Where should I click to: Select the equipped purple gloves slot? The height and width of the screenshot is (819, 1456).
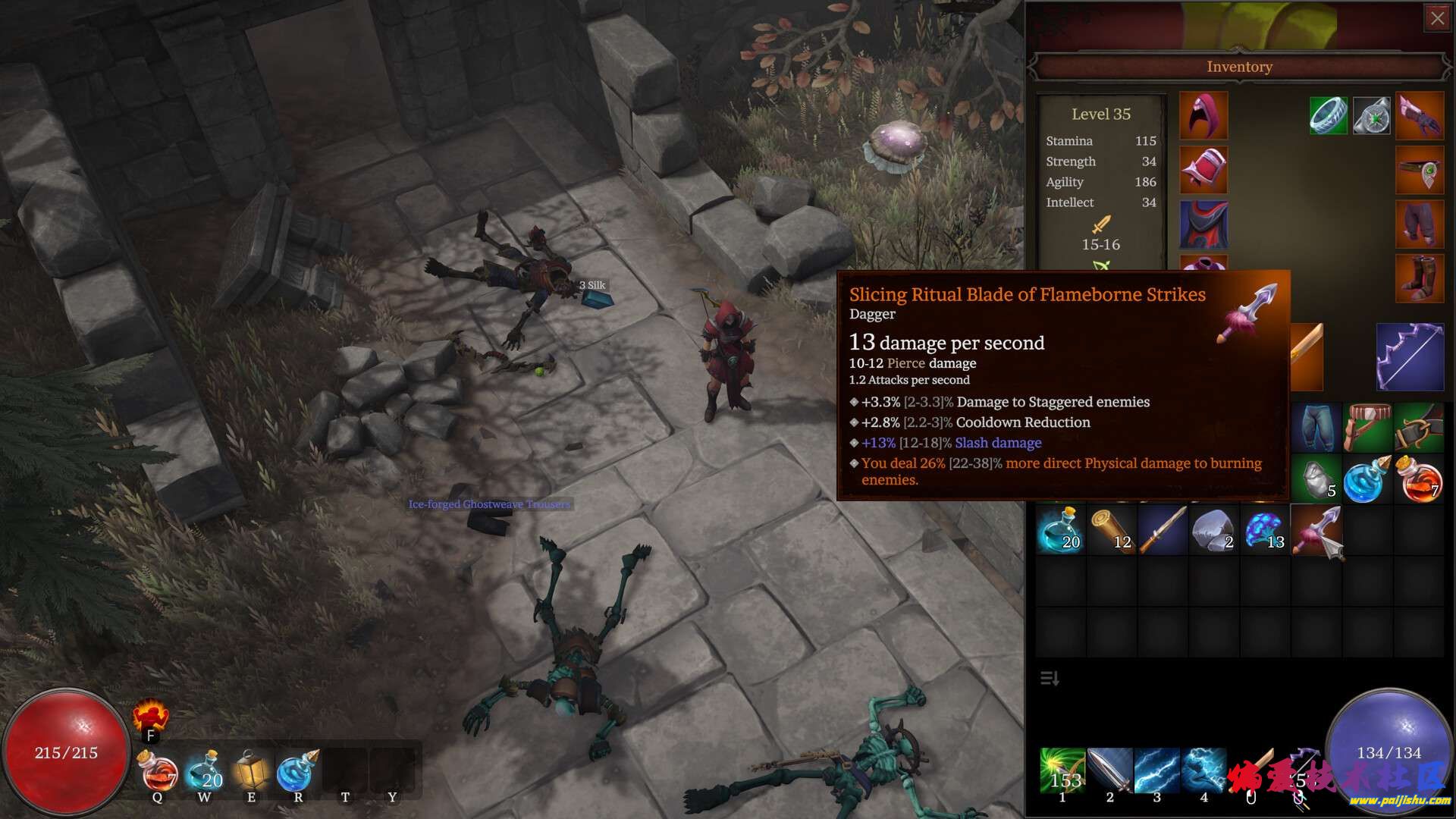(x=1420, y=116)
